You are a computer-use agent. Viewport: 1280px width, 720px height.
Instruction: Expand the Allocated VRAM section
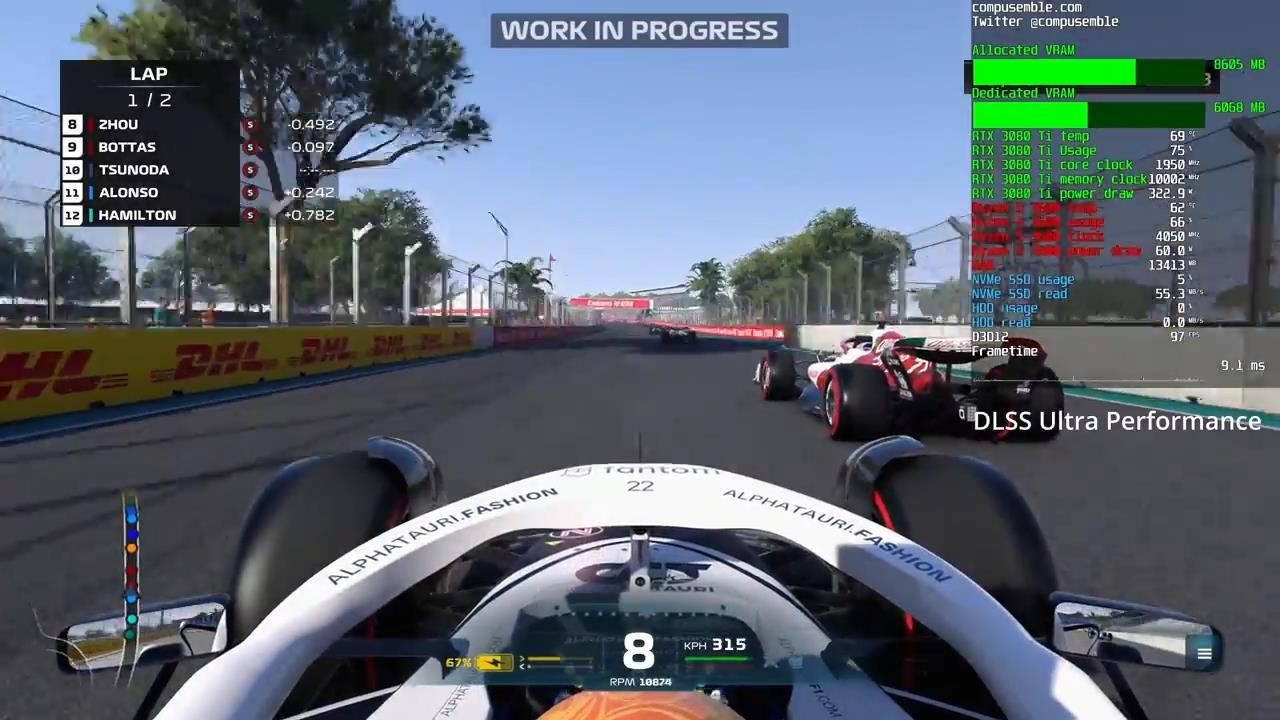tap(1022, 50)
